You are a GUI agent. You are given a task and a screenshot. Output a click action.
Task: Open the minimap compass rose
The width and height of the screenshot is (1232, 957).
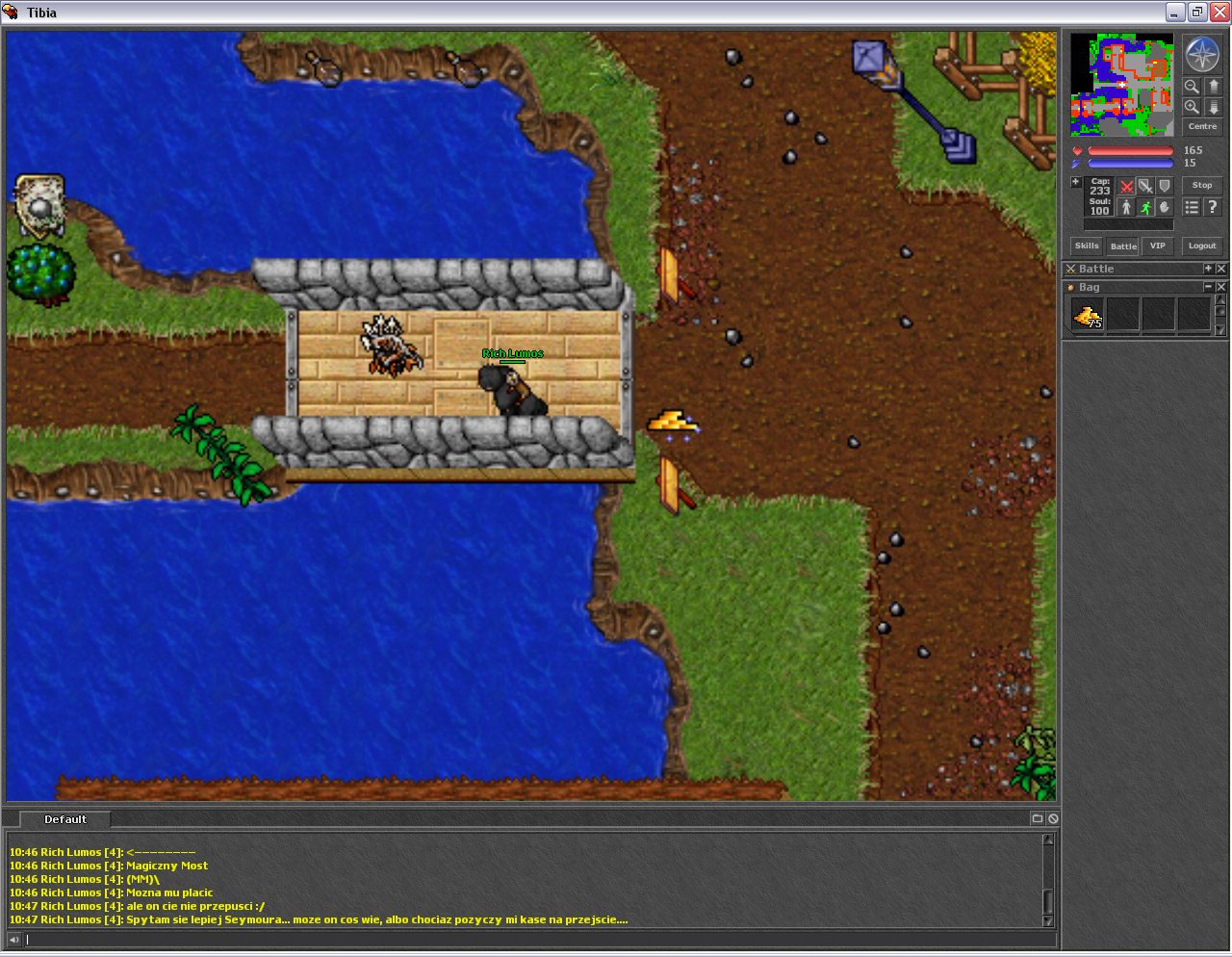(1201, 55)
